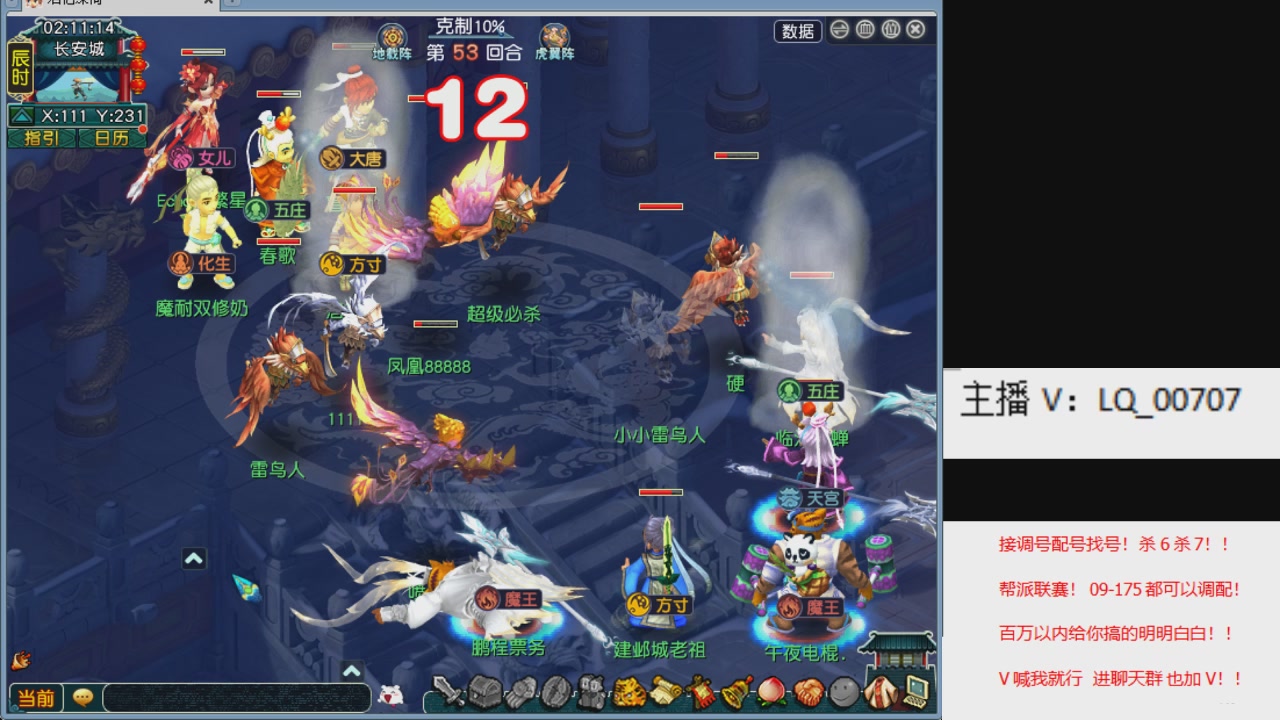Switch to the 当前 chat tab
This screenshot has height=720, width=1280.
coord(37,697)
